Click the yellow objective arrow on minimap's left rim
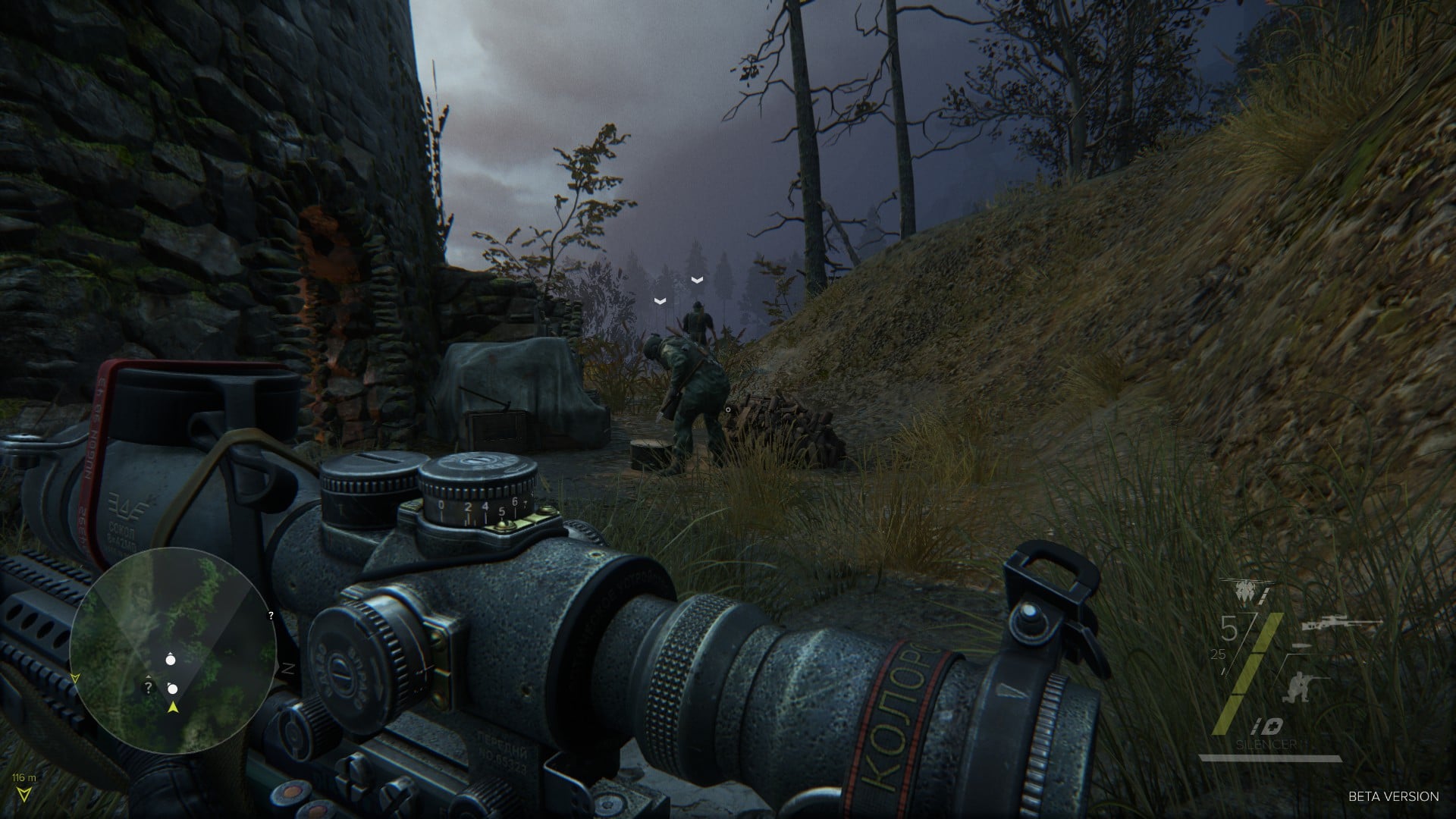The image size is (1456, 819). 74,676
